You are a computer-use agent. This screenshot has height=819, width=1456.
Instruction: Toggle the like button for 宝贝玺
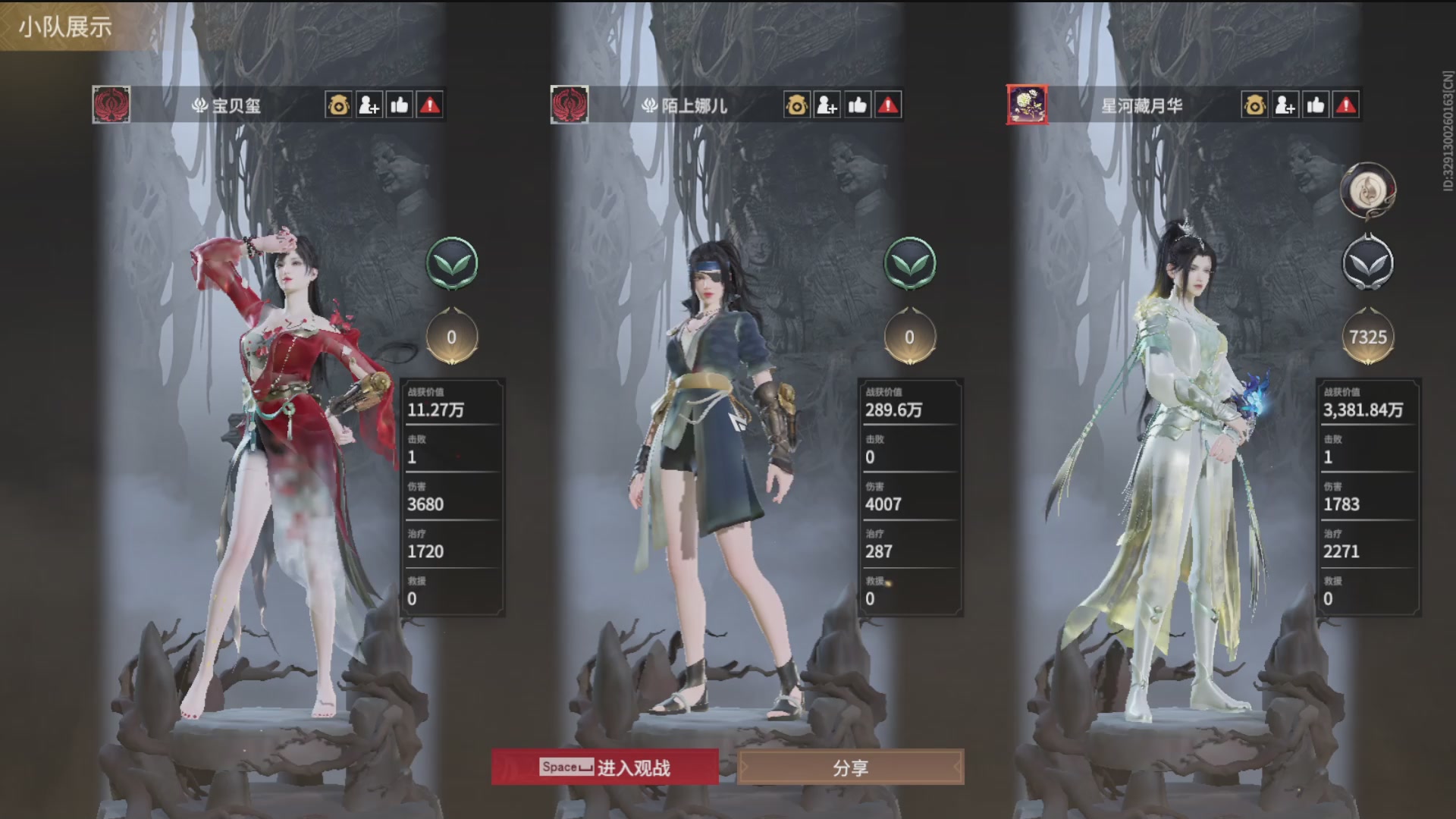[x=400, y=106]
